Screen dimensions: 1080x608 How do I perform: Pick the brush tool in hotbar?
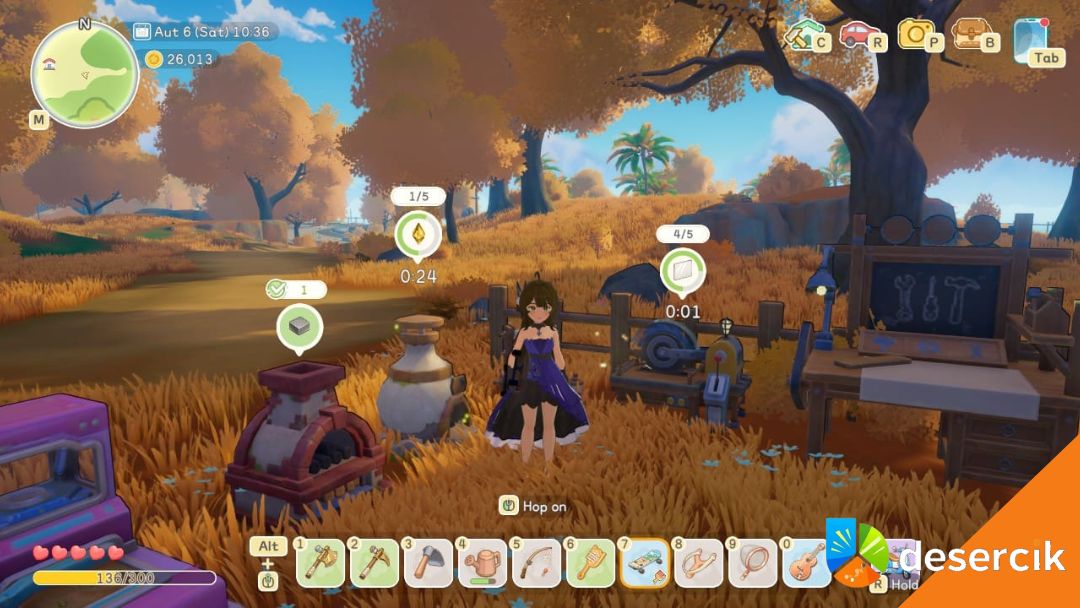(590, 563)
